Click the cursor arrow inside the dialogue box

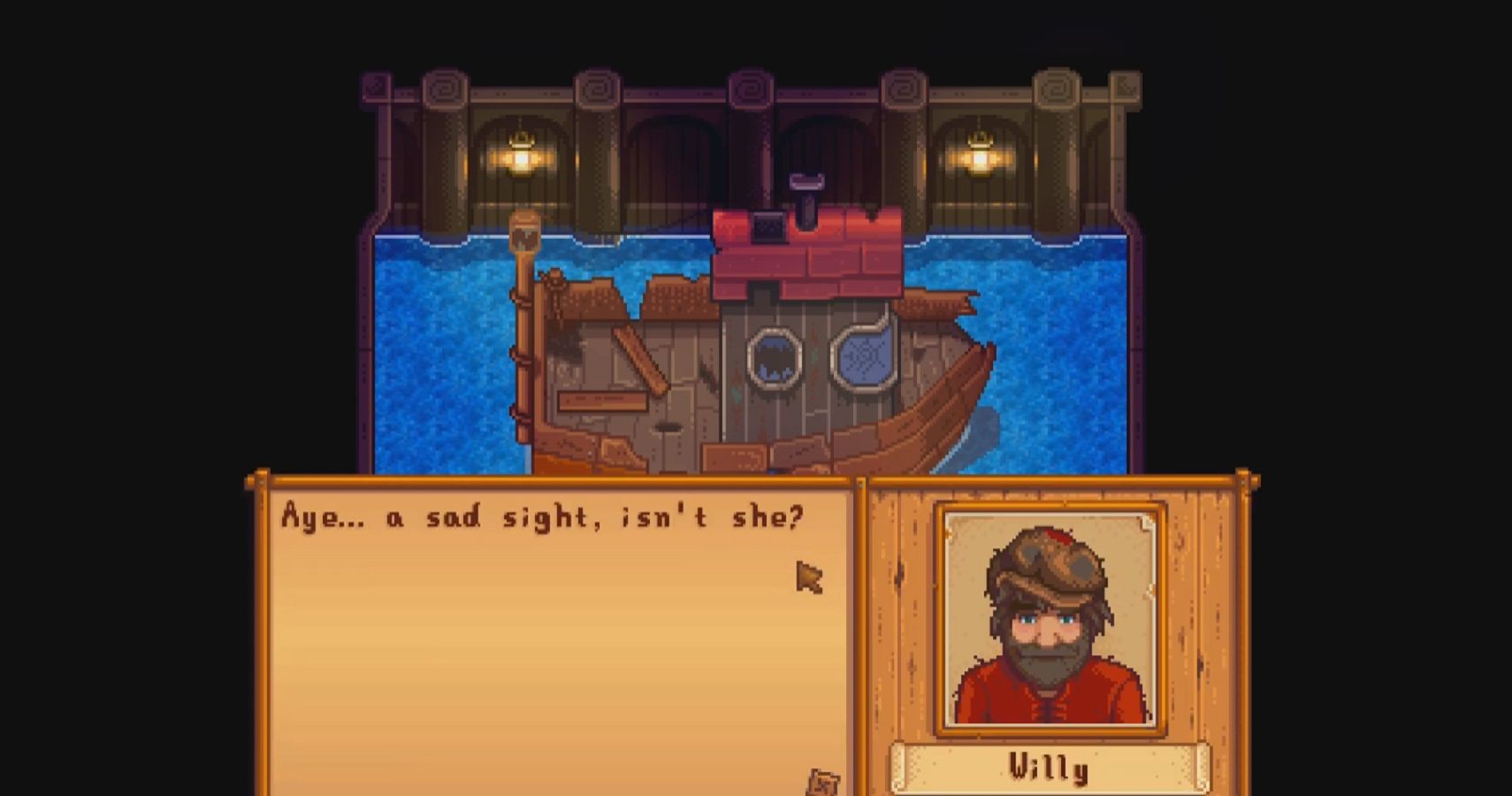pyautogui.click(x=810, y=578)
